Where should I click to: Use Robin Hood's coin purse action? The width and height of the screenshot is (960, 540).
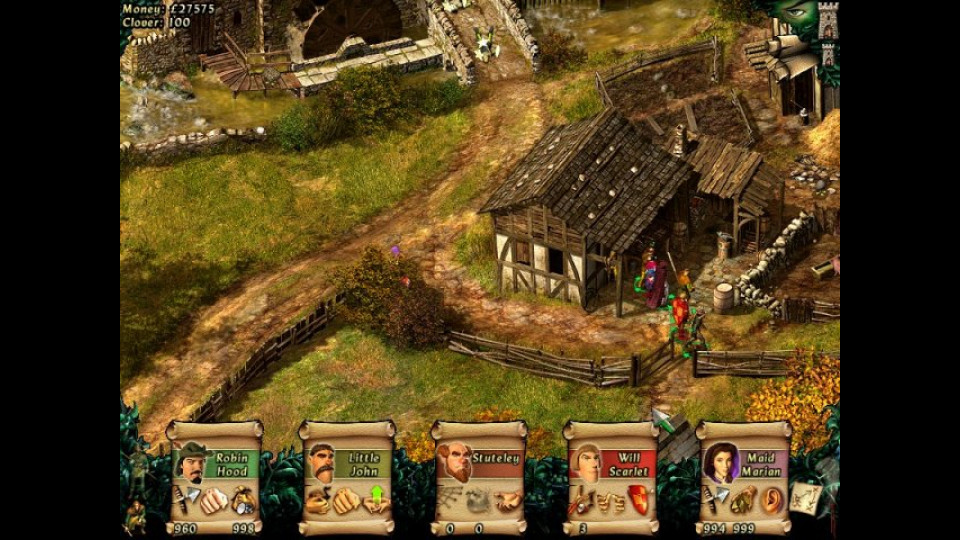pyautogui.click(x=242, y=499)
